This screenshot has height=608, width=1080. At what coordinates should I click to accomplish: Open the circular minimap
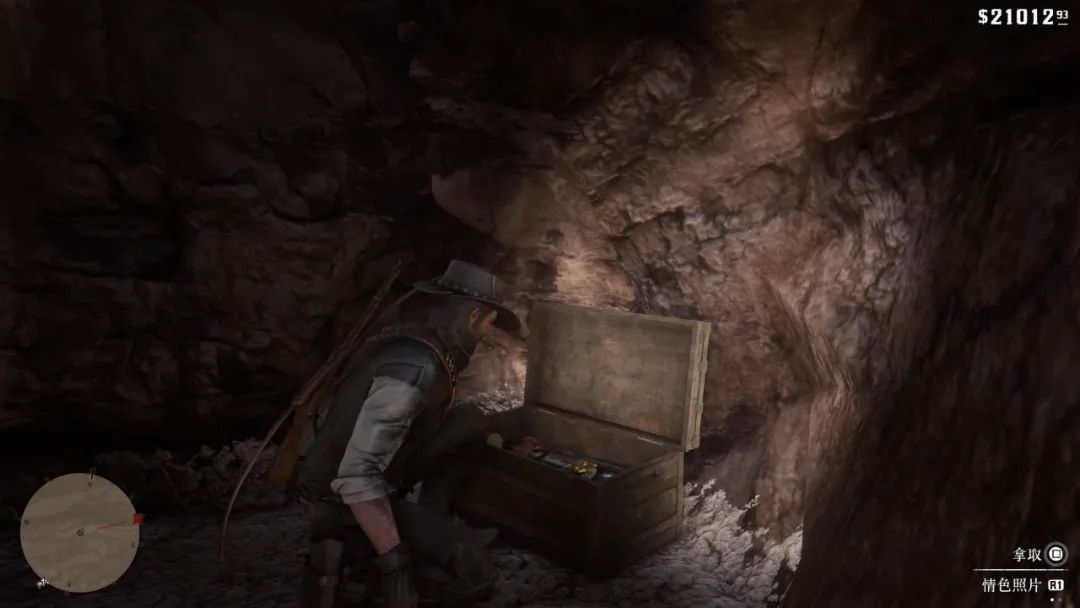point(79,532)
